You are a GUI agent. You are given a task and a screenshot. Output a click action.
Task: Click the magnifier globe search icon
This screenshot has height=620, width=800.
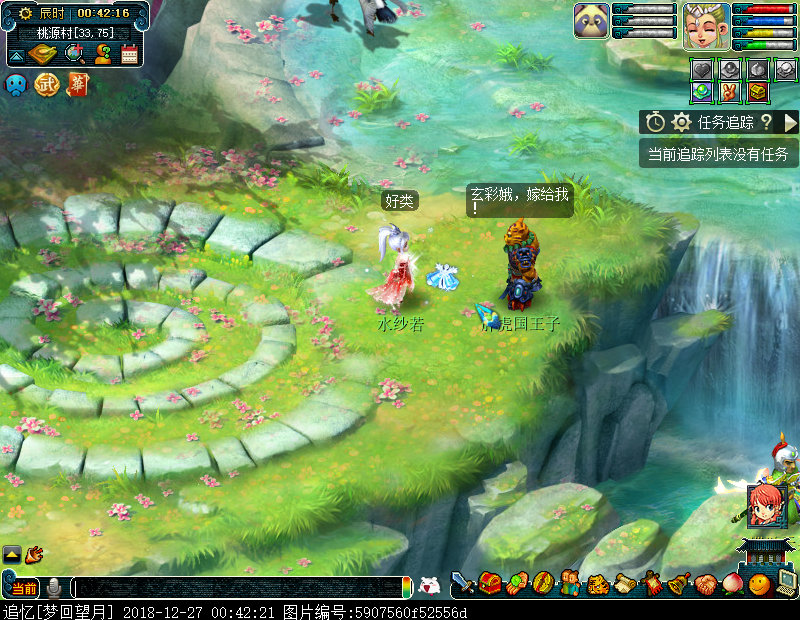coord(74,54)
